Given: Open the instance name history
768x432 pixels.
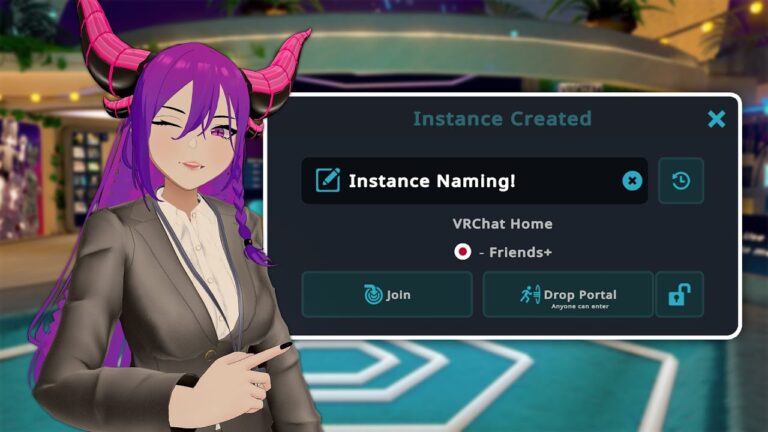Looking at the screenshot, I should pyautogui.click(x=681, y=181).
